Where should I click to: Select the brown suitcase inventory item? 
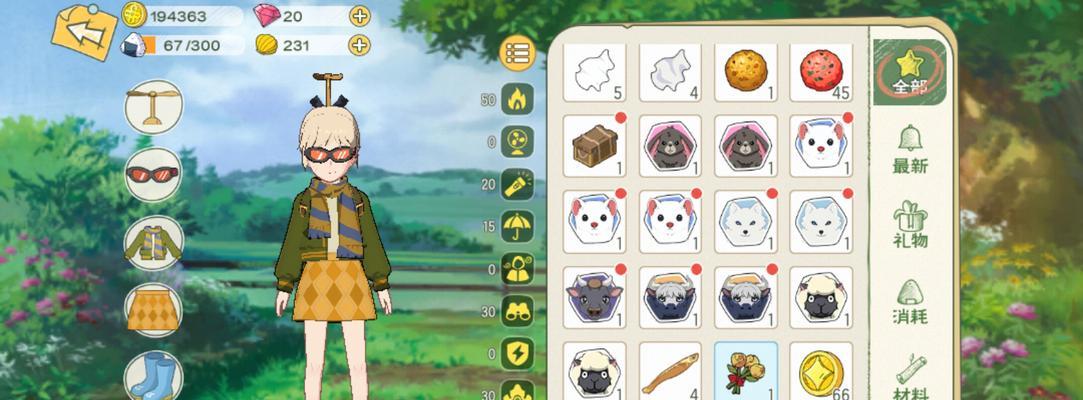(594, 146)
